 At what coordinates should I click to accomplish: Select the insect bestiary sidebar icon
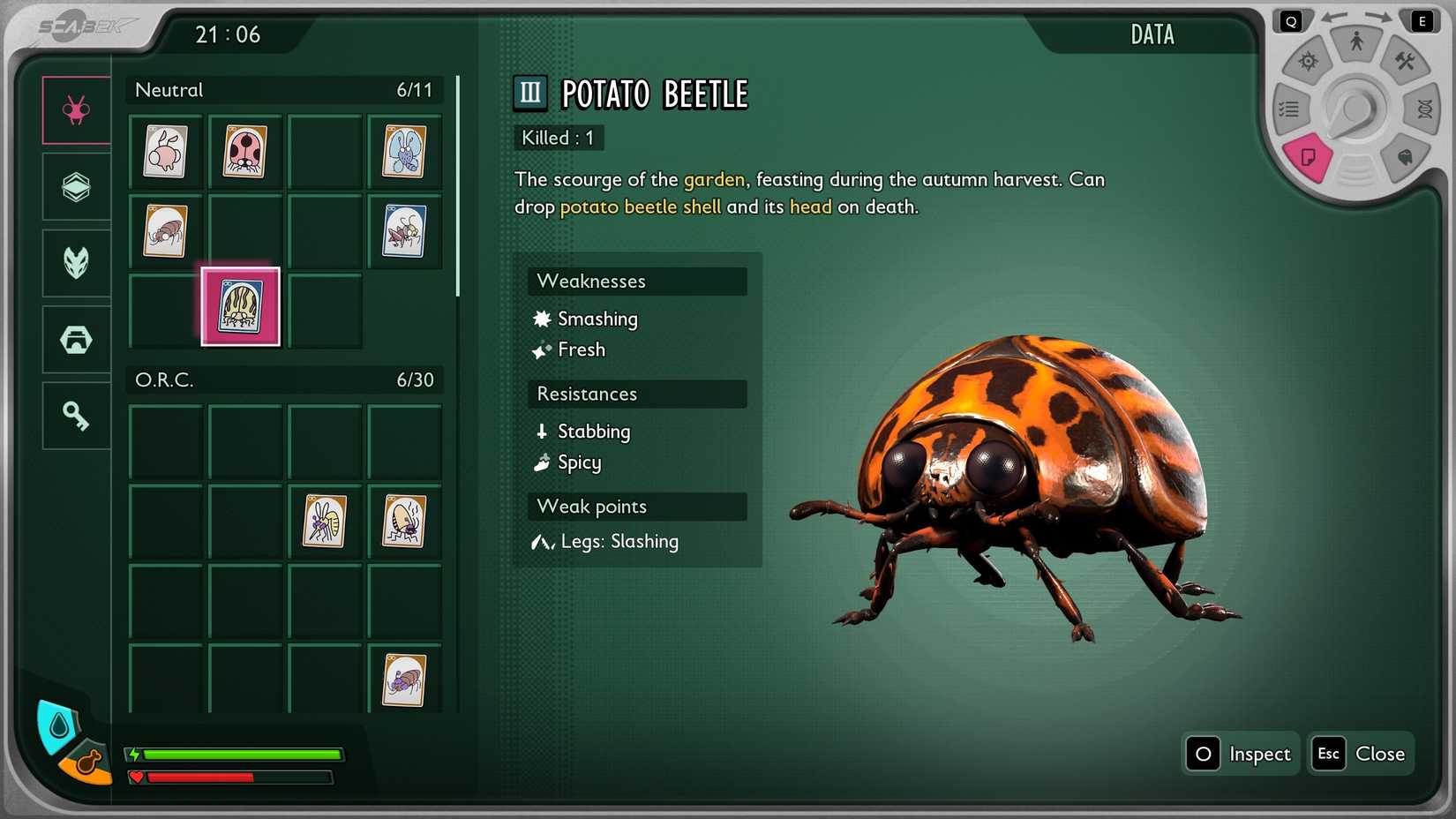click(x=75, y=109)
